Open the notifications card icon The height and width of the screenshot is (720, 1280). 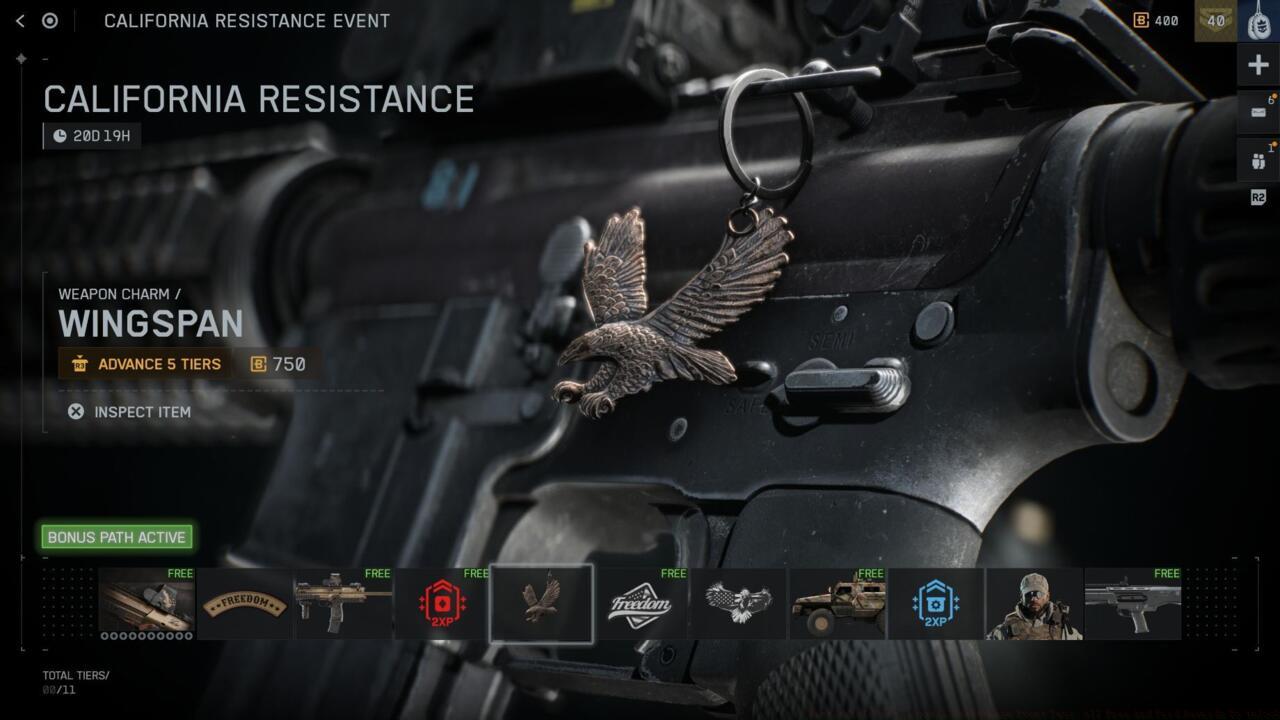point(1258,112)
